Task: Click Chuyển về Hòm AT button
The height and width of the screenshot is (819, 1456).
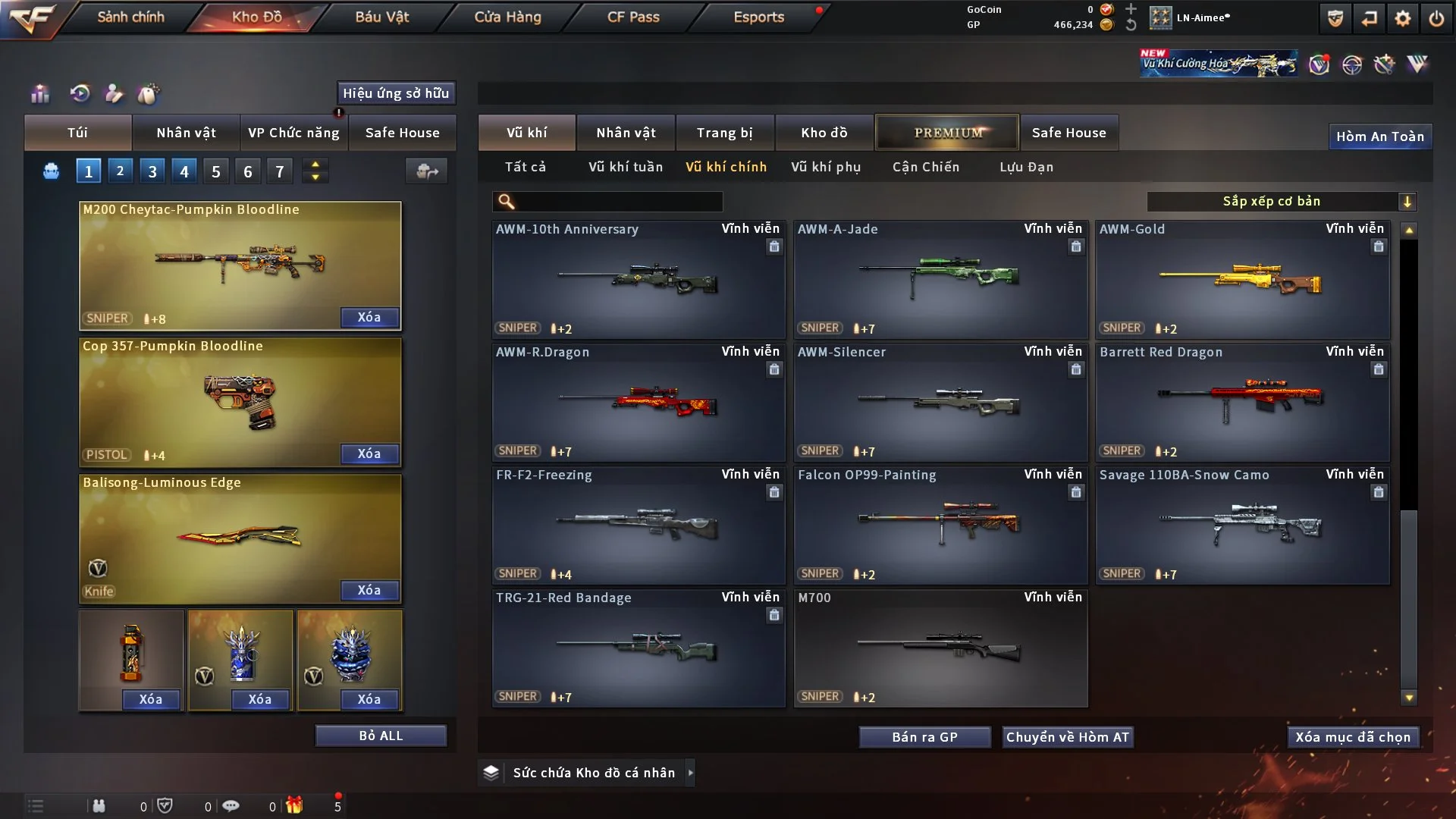Action: 1068,737
